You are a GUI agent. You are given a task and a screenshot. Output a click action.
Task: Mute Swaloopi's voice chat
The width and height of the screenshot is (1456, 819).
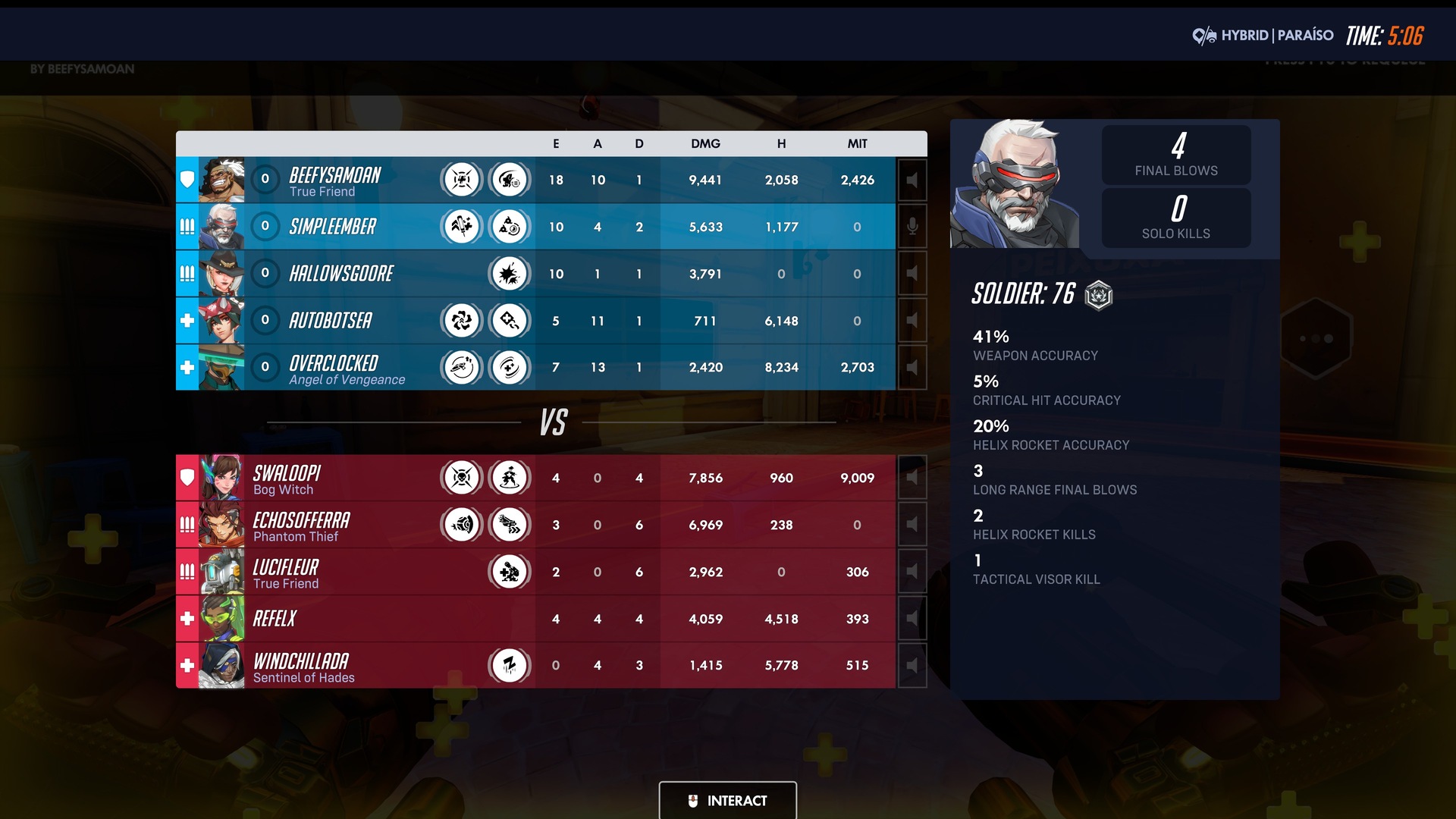pyautogui.click(x=912, y=478)
